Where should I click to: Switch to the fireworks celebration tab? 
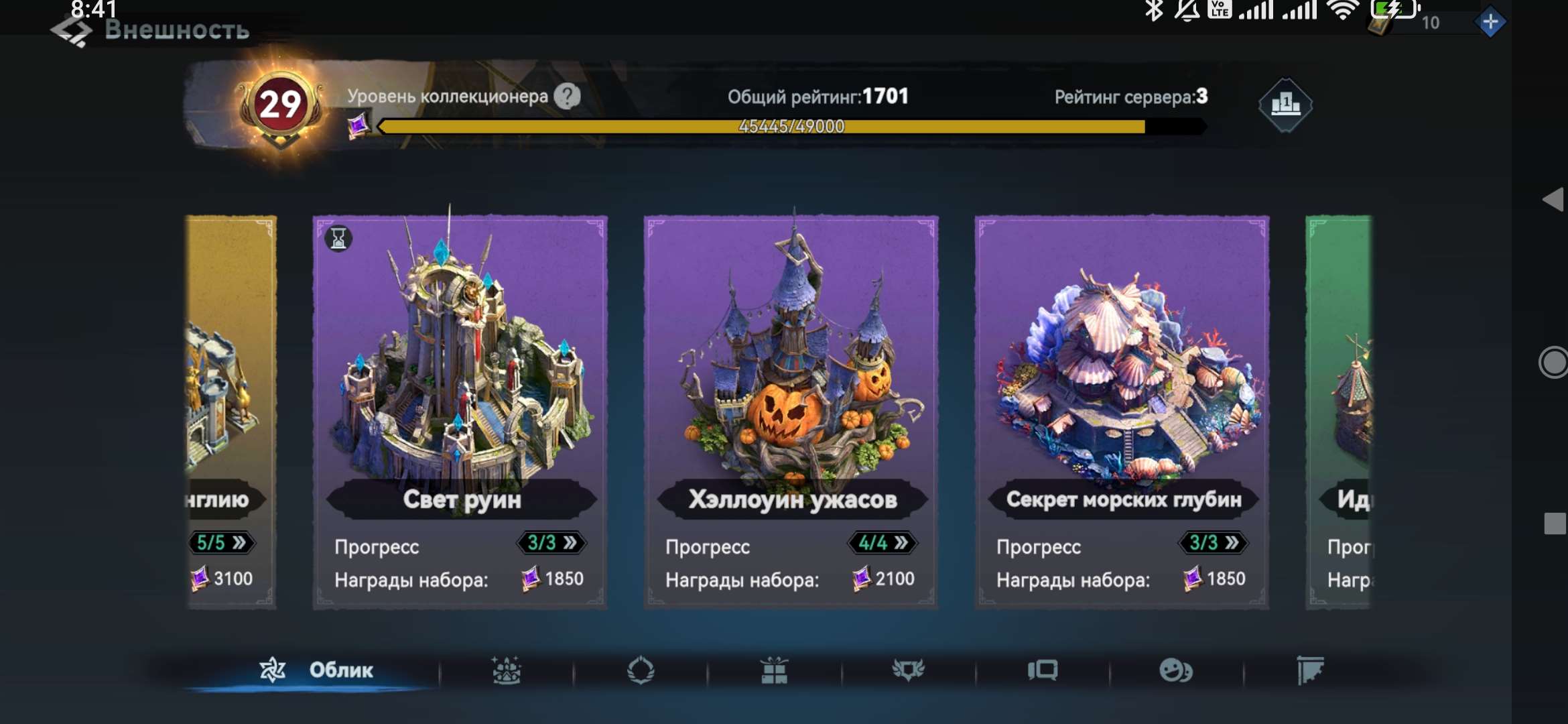click(x=507, y=670)
